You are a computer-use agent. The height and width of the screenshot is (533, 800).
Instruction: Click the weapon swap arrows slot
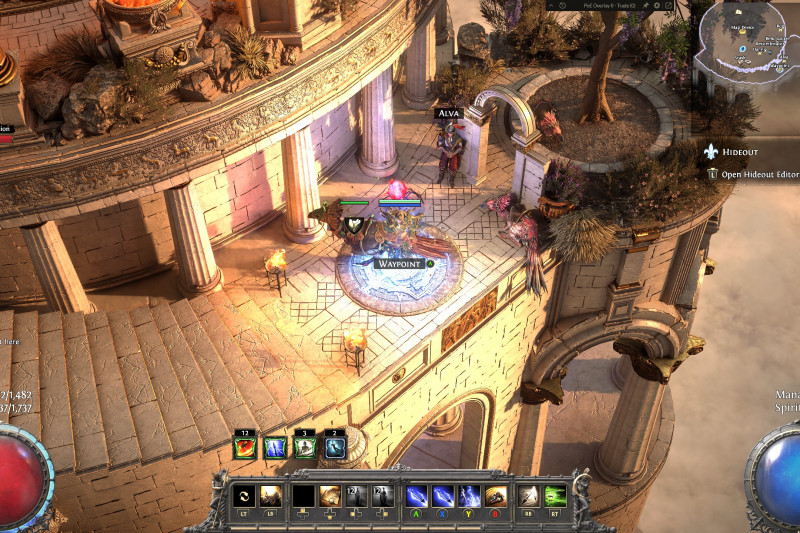[x=242, y=495]
